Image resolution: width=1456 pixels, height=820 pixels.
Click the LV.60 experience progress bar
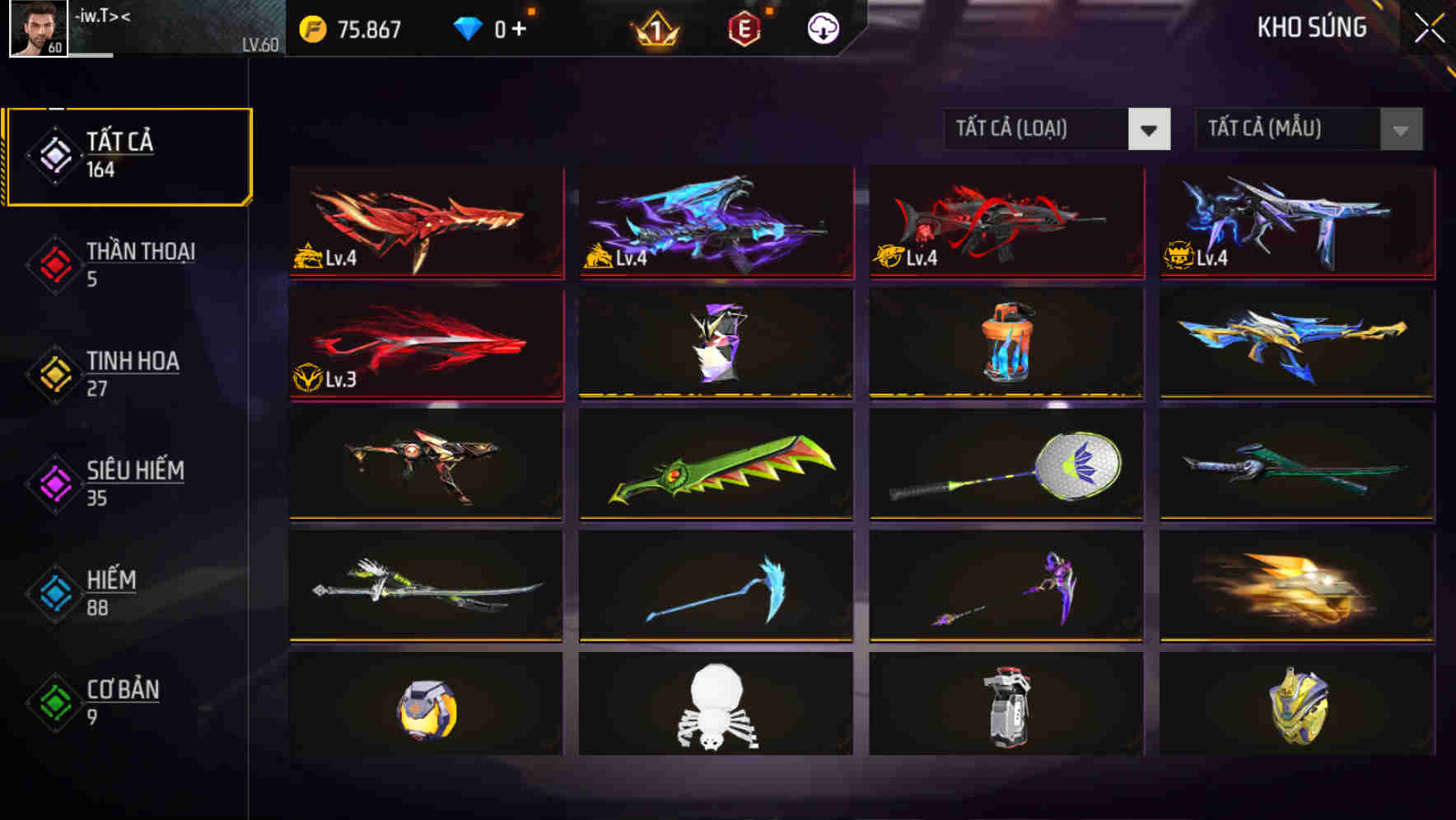pyautogui.click(x=165, y=55)
